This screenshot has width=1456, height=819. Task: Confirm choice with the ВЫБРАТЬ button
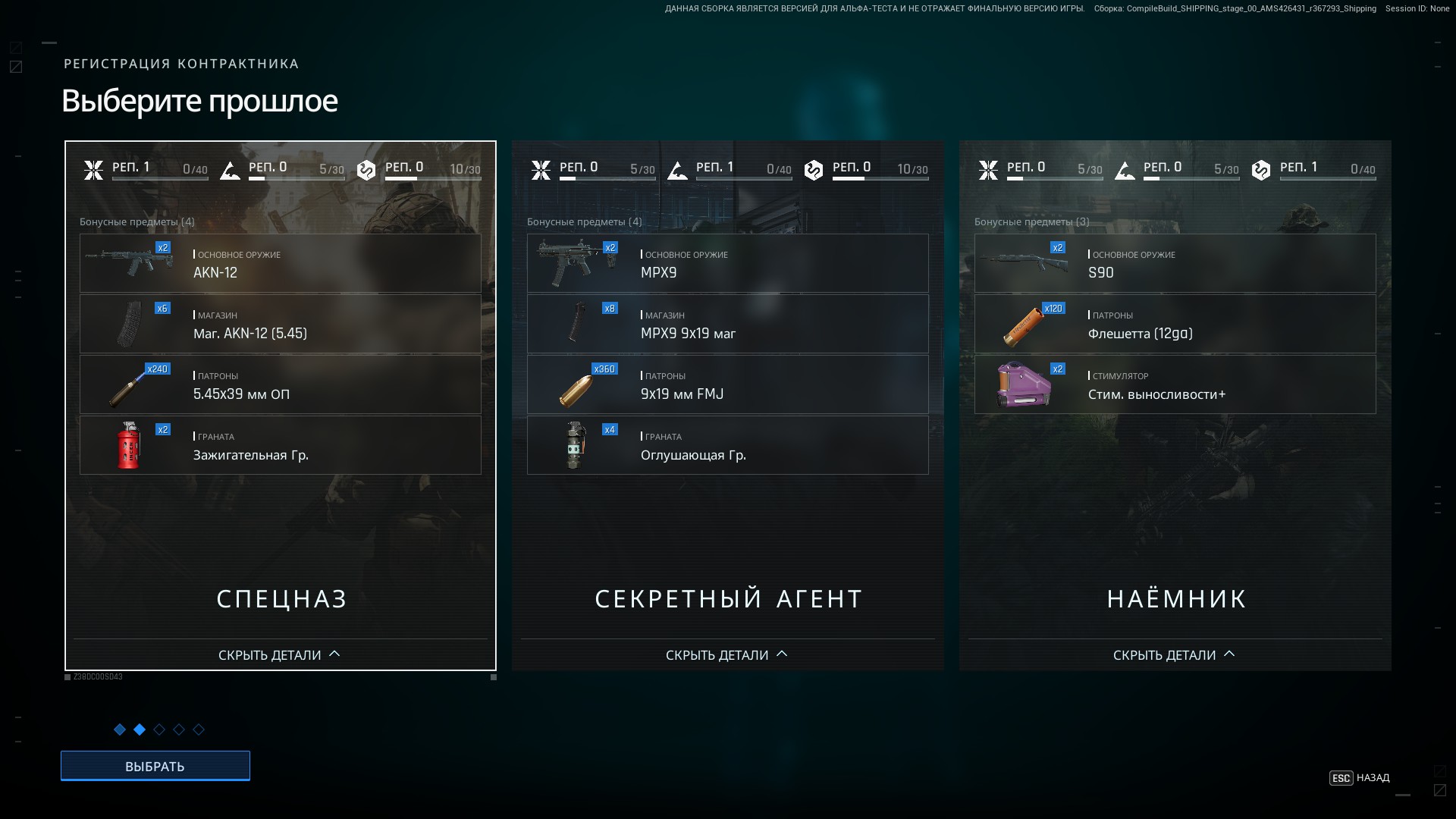tap(155, 766)
